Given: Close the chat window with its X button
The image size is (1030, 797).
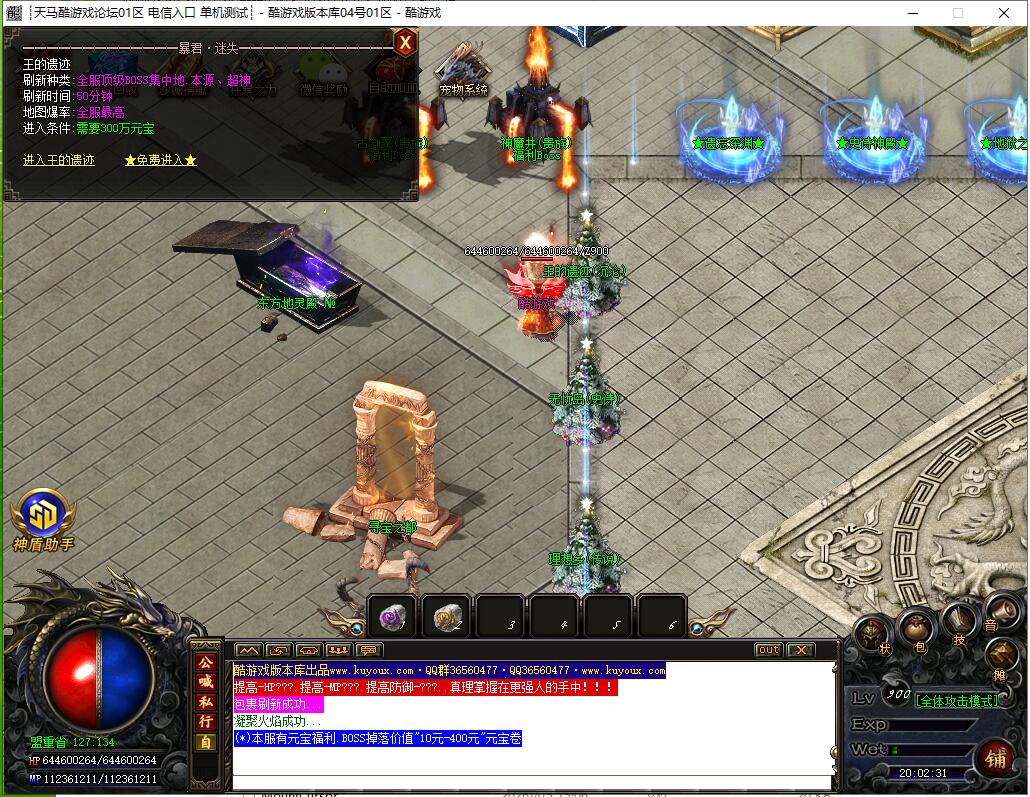Looking at the screenshot, I should pyautogui.click(x=800, y=650).
